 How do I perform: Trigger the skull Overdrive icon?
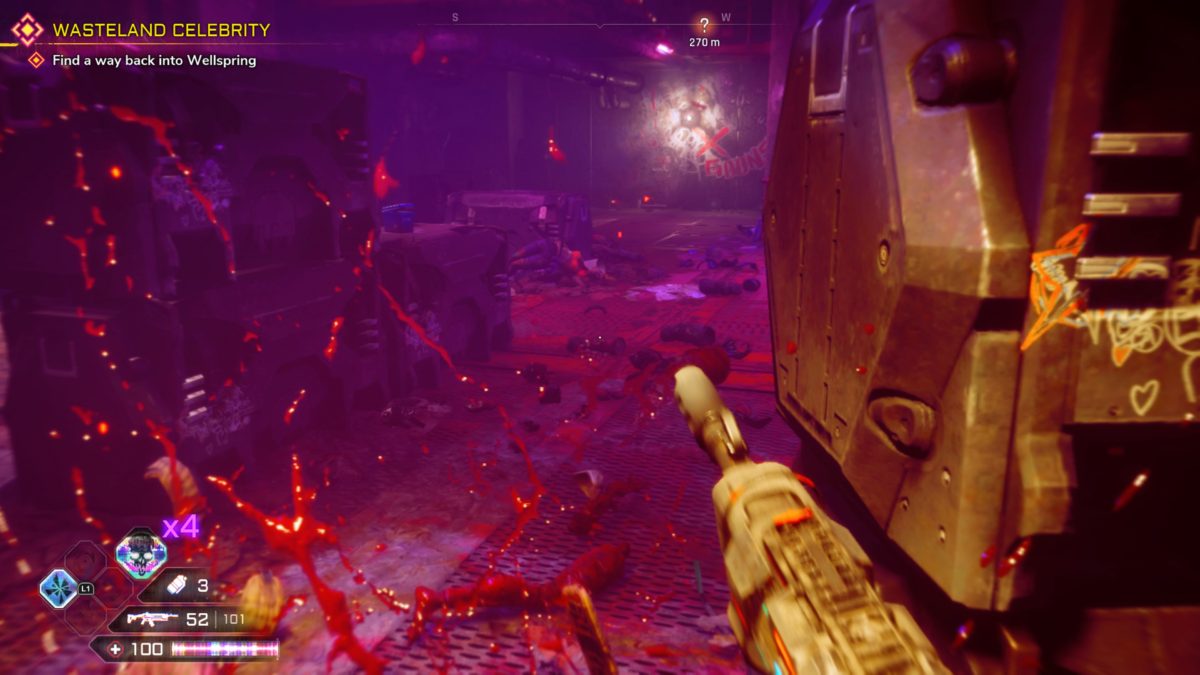pos(139,553)
